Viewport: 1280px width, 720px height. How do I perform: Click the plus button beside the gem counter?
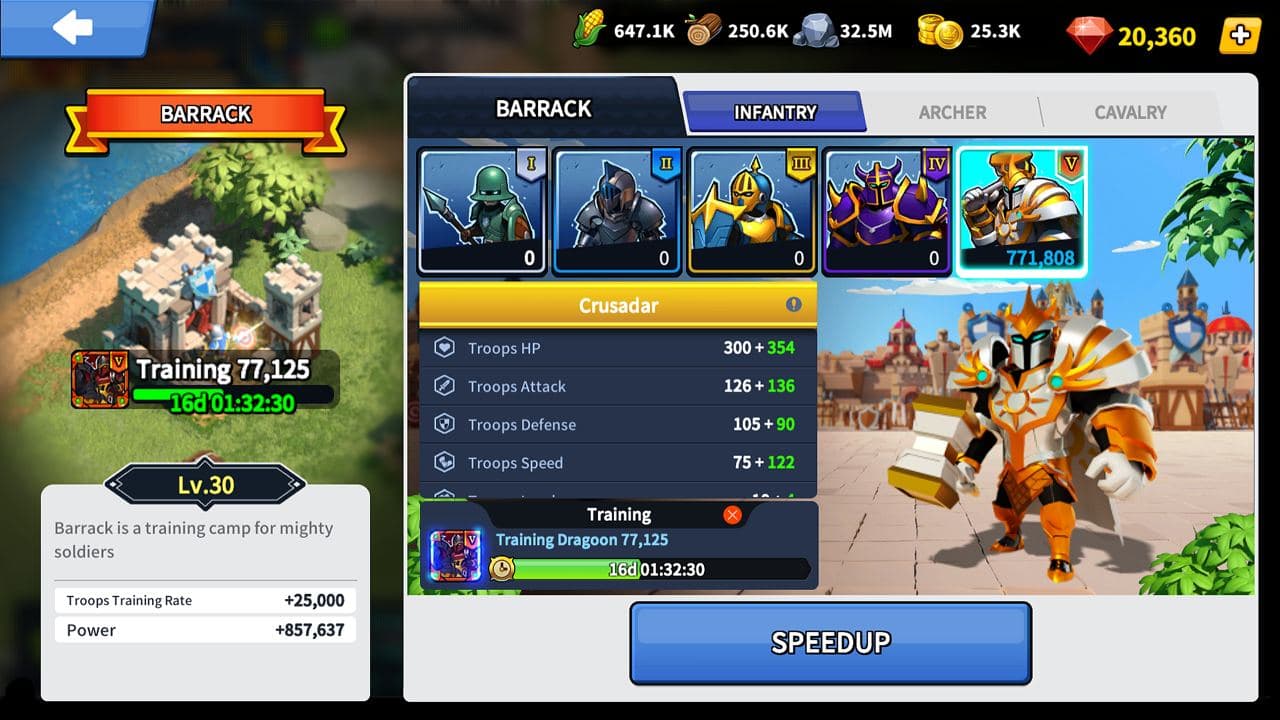(x=1240, y=36)
